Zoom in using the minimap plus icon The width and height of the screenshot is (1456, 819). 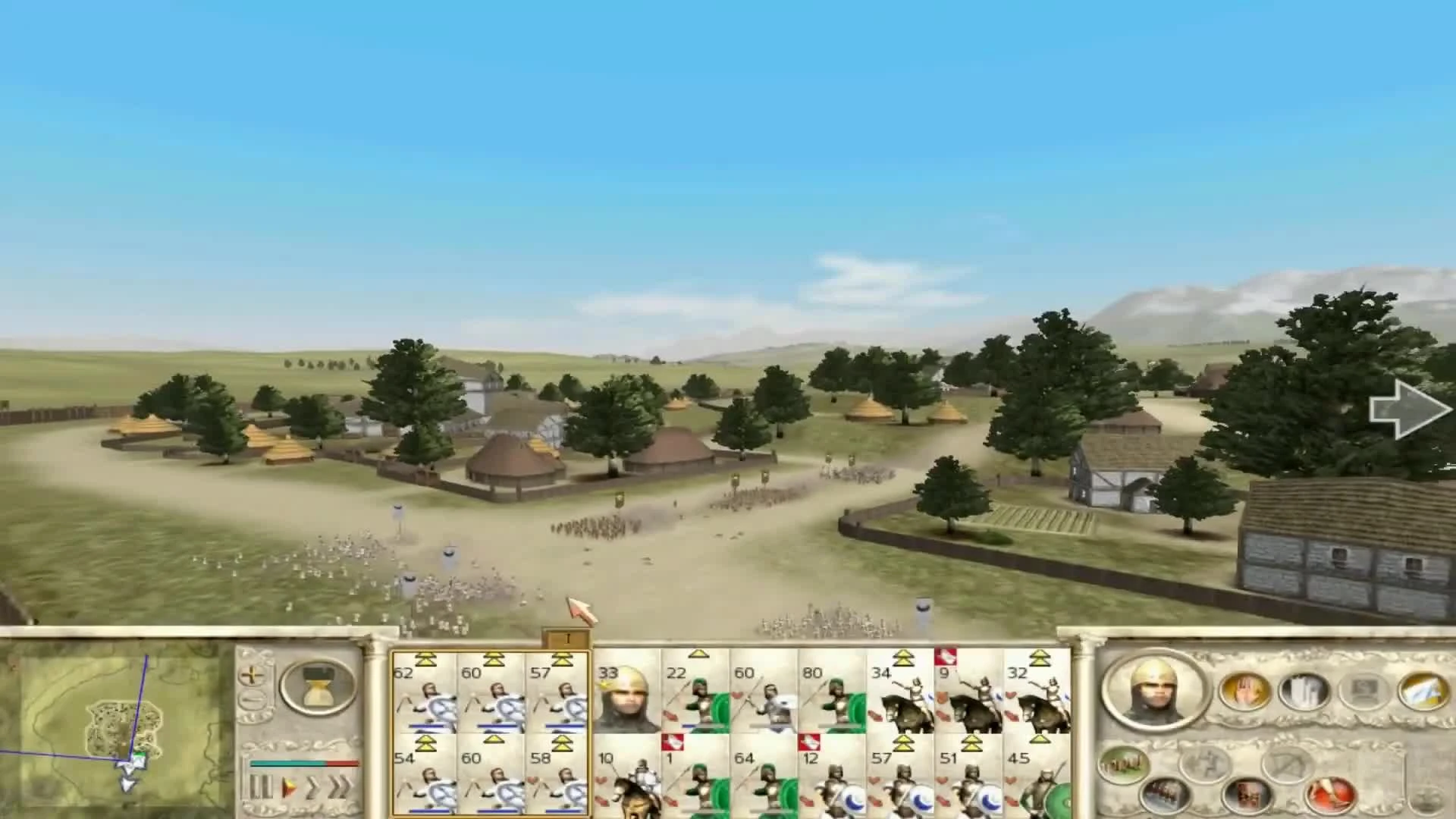(253, 674)
